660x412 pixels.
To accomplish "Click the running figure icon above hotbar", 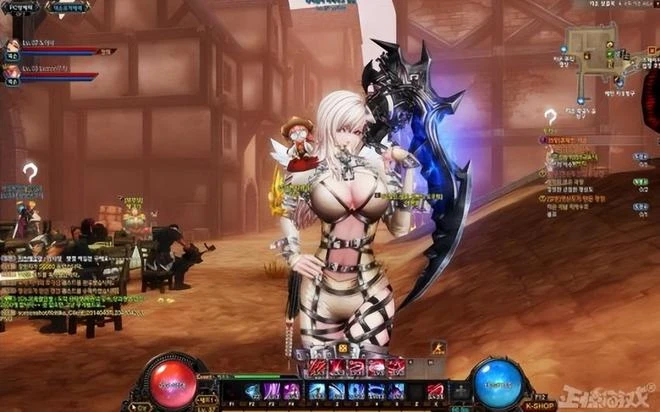I will [437, 349].
